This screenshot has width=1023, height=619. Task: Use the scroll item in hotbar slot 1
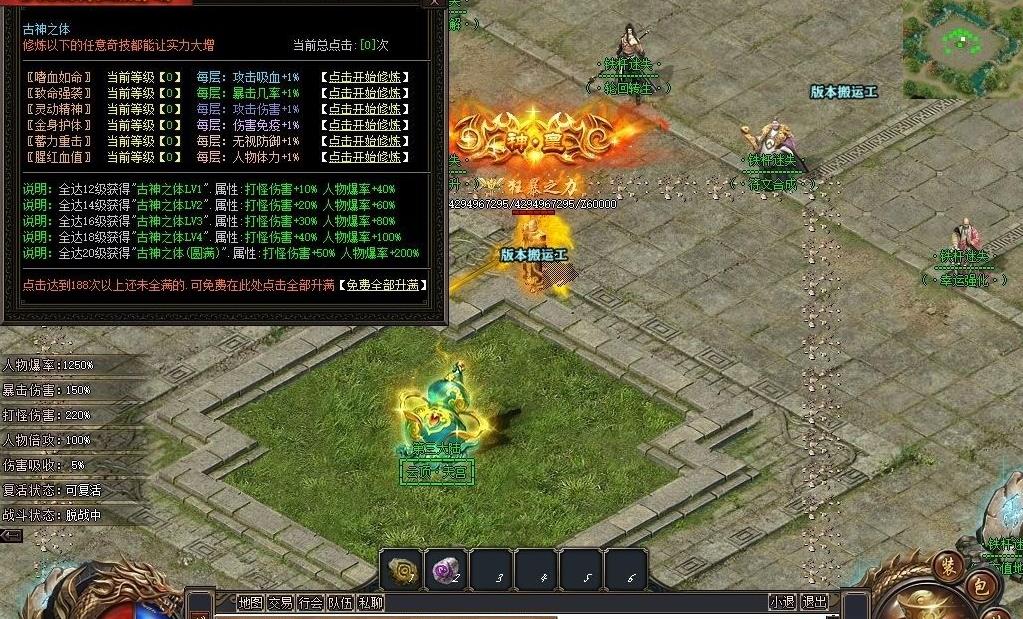[x=401, y=570]
